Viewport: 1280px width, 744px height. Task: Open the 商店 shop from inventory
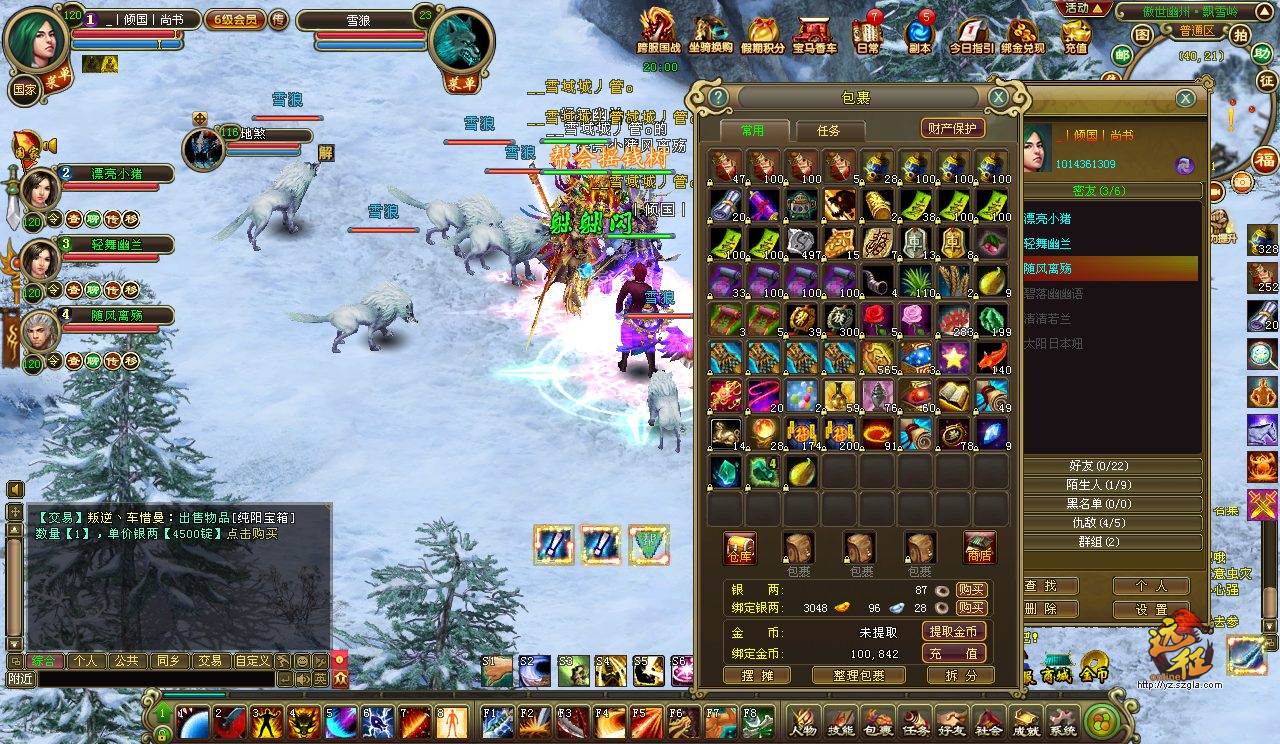pos(980,548)
